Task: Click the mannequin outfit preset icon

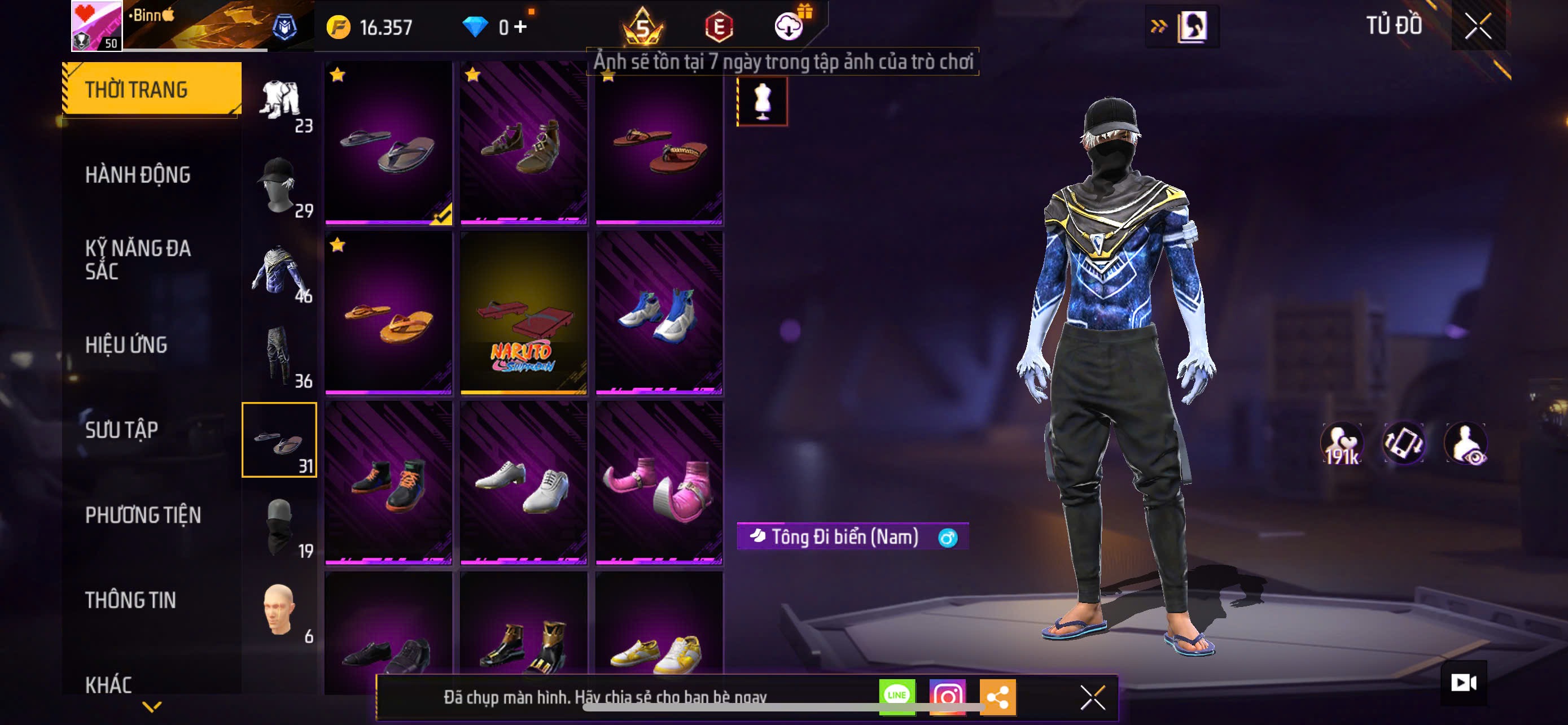Action: pyautogui.click(x=762, y=102)
